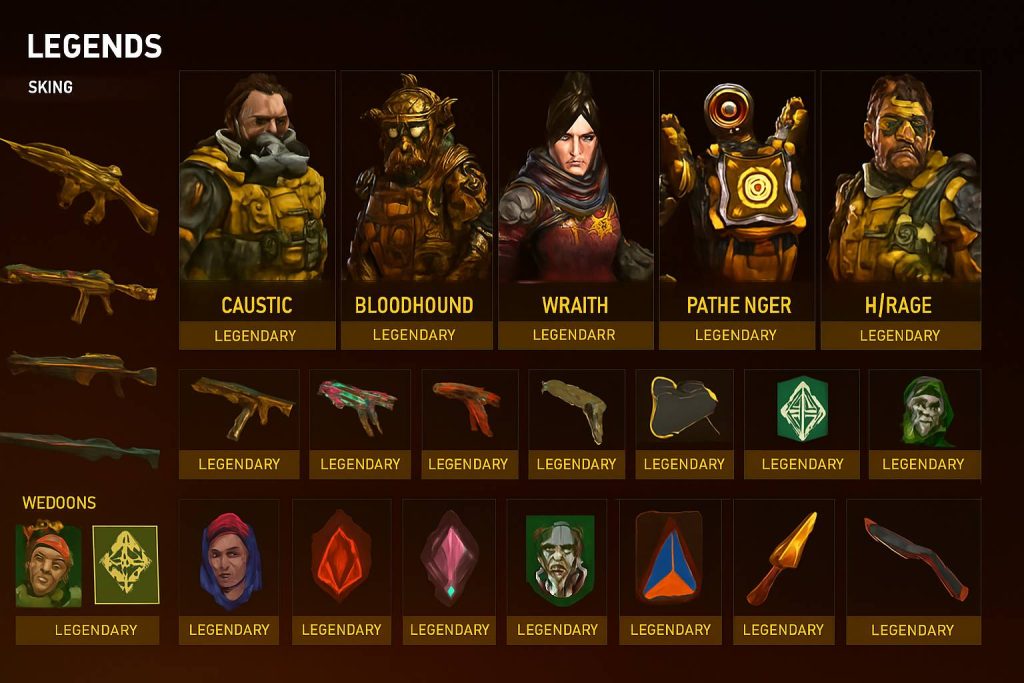Open the yellow robot legend card
This screenshot has width=1024, height=683.
coord(735,210)
